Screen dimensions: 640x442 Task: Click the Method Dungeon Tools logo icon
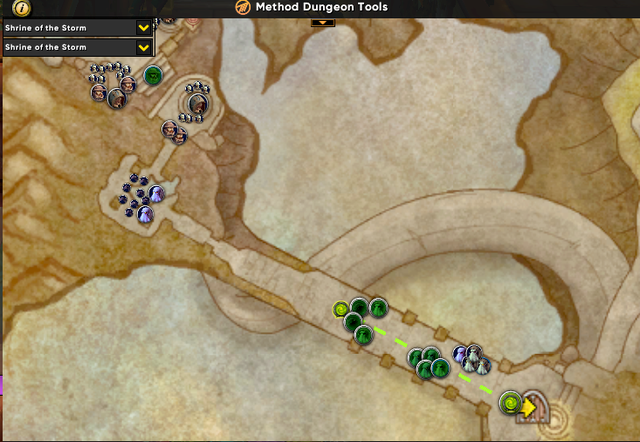[243, 7]
